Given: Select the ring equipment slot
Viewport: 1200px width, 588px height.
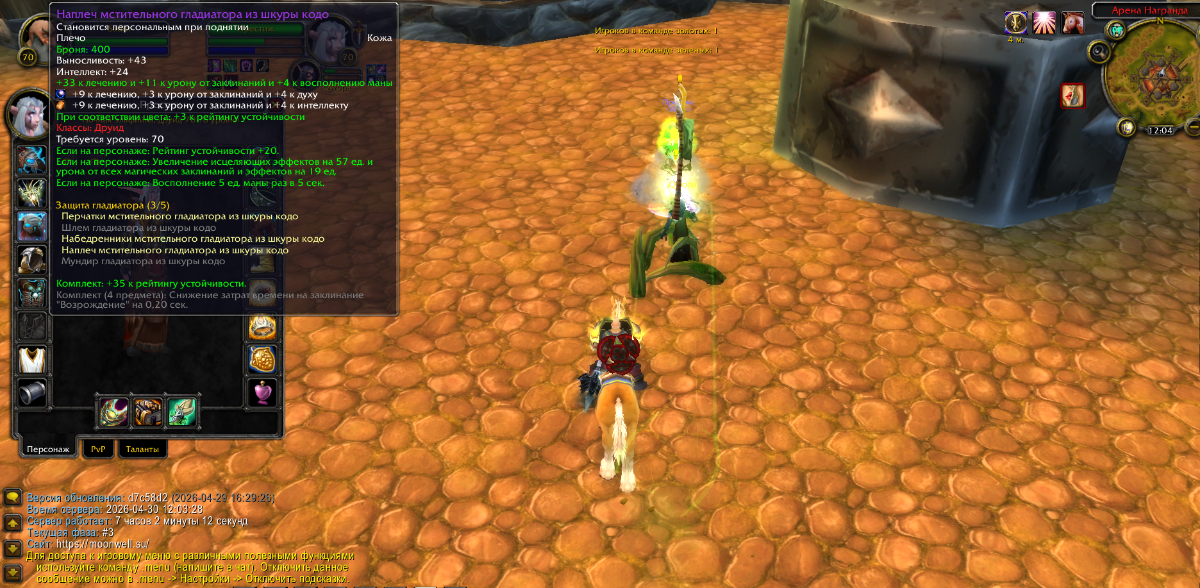Looking at the screenshot, I should [262, 327].
